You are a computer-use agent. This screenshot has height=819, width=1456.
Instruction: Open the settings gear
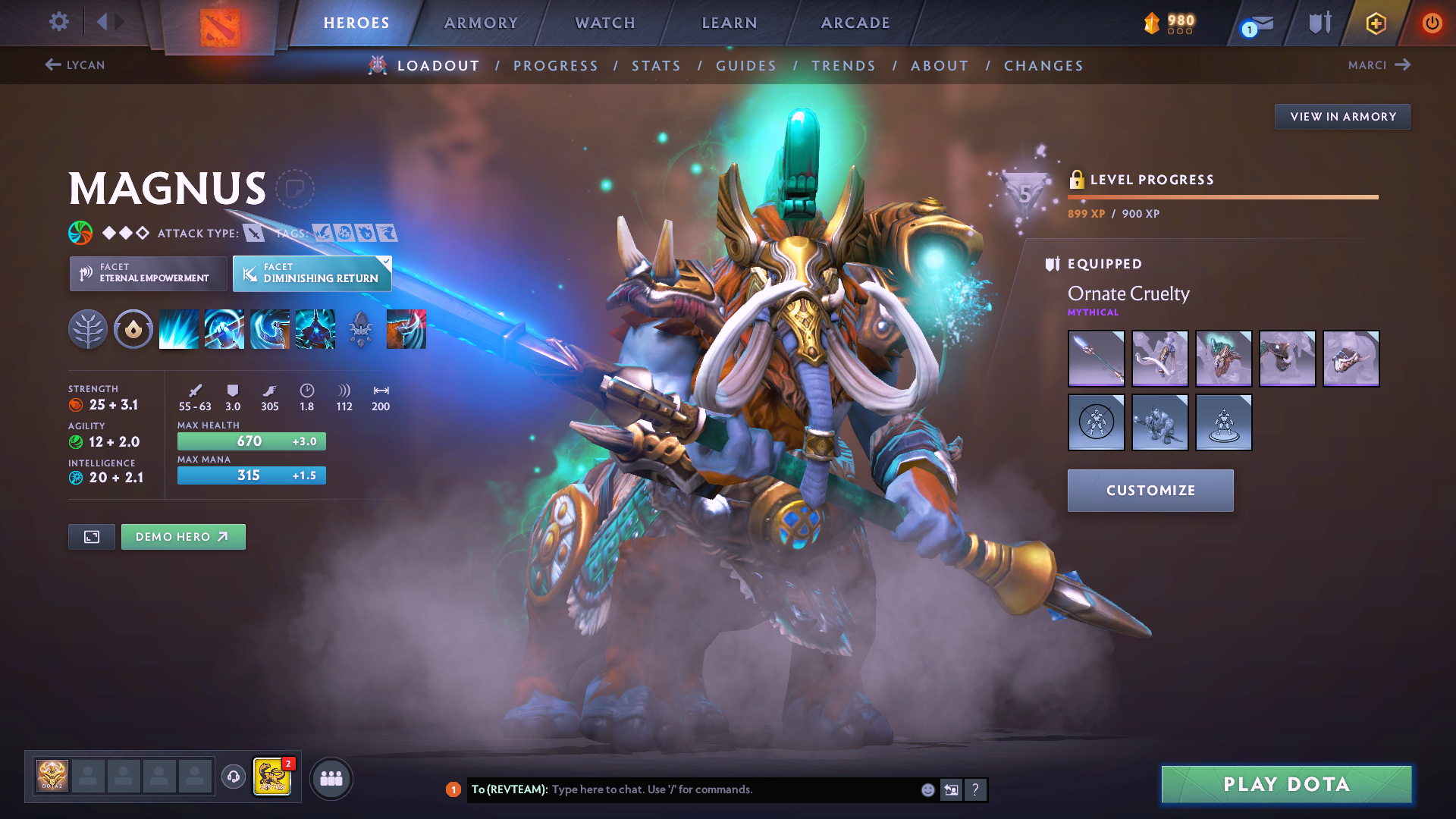[58, 22]
